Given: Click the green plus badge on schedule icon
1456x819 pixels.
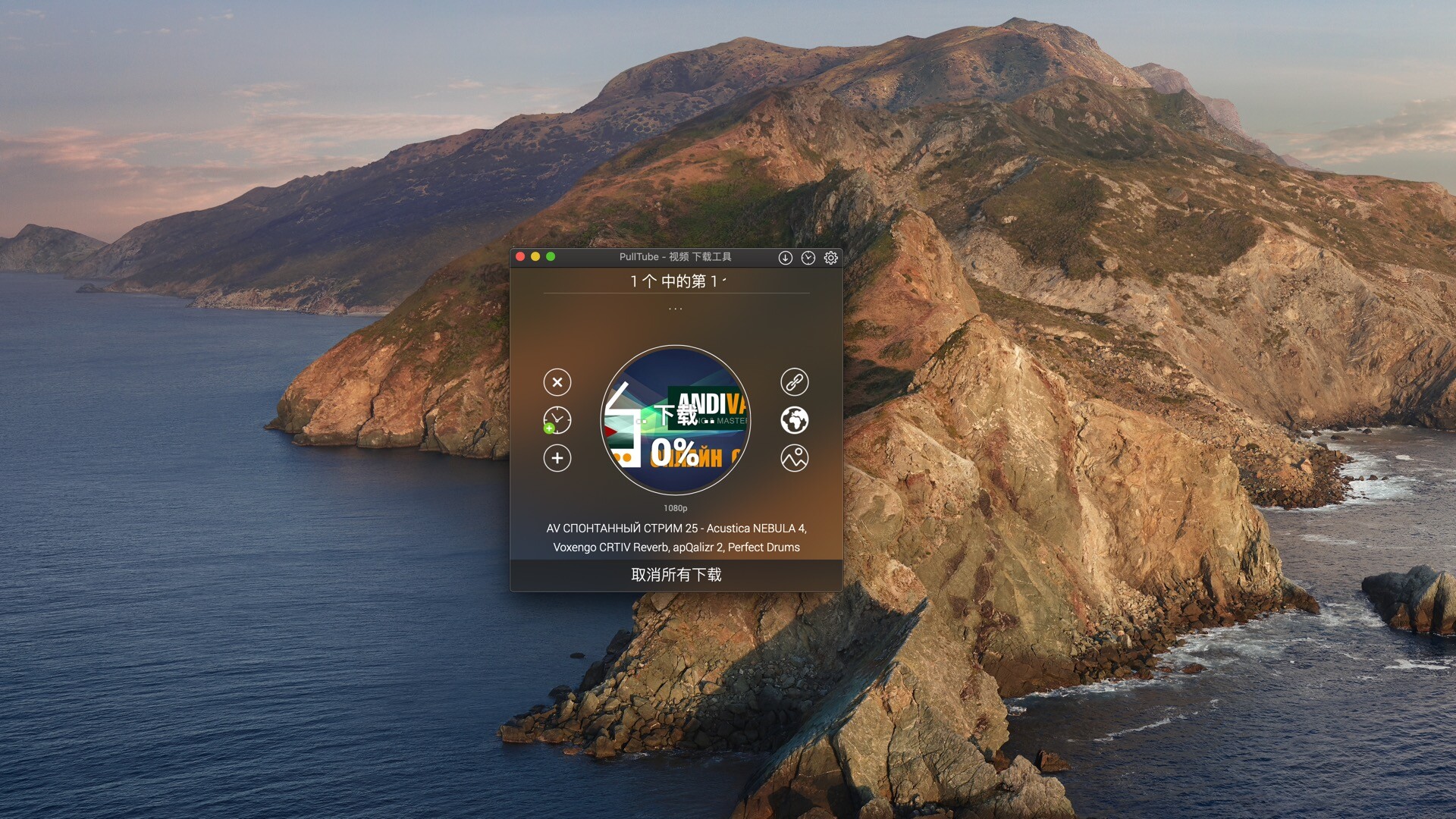Looking at the screenshot, I should pyautogui.click(x=548, y=429).
